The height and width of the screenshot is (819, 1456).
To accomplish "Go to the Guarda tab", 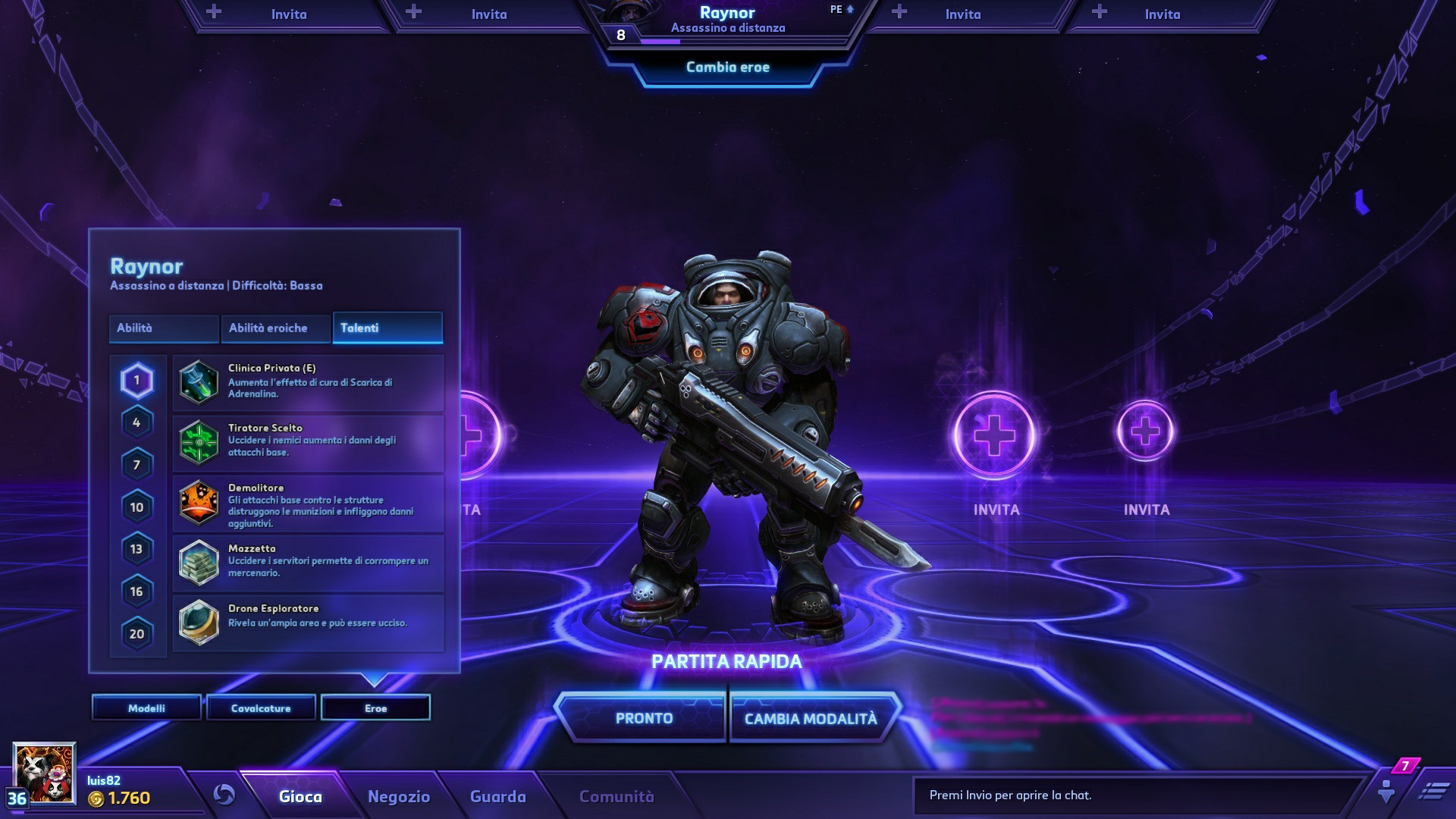I will 497,797.
